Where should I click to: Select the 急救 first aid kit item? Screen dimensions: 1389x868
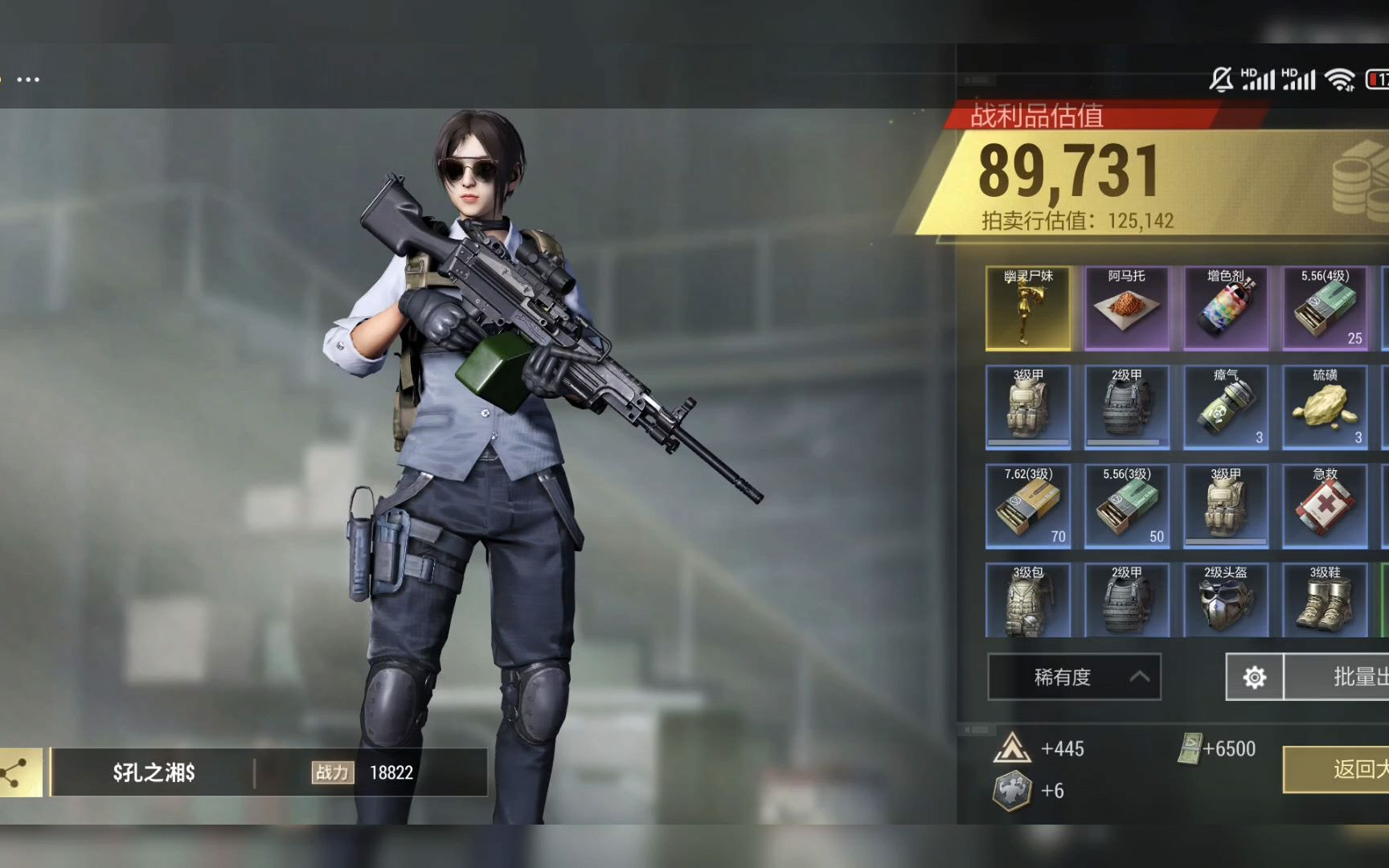click(1325, 506)
